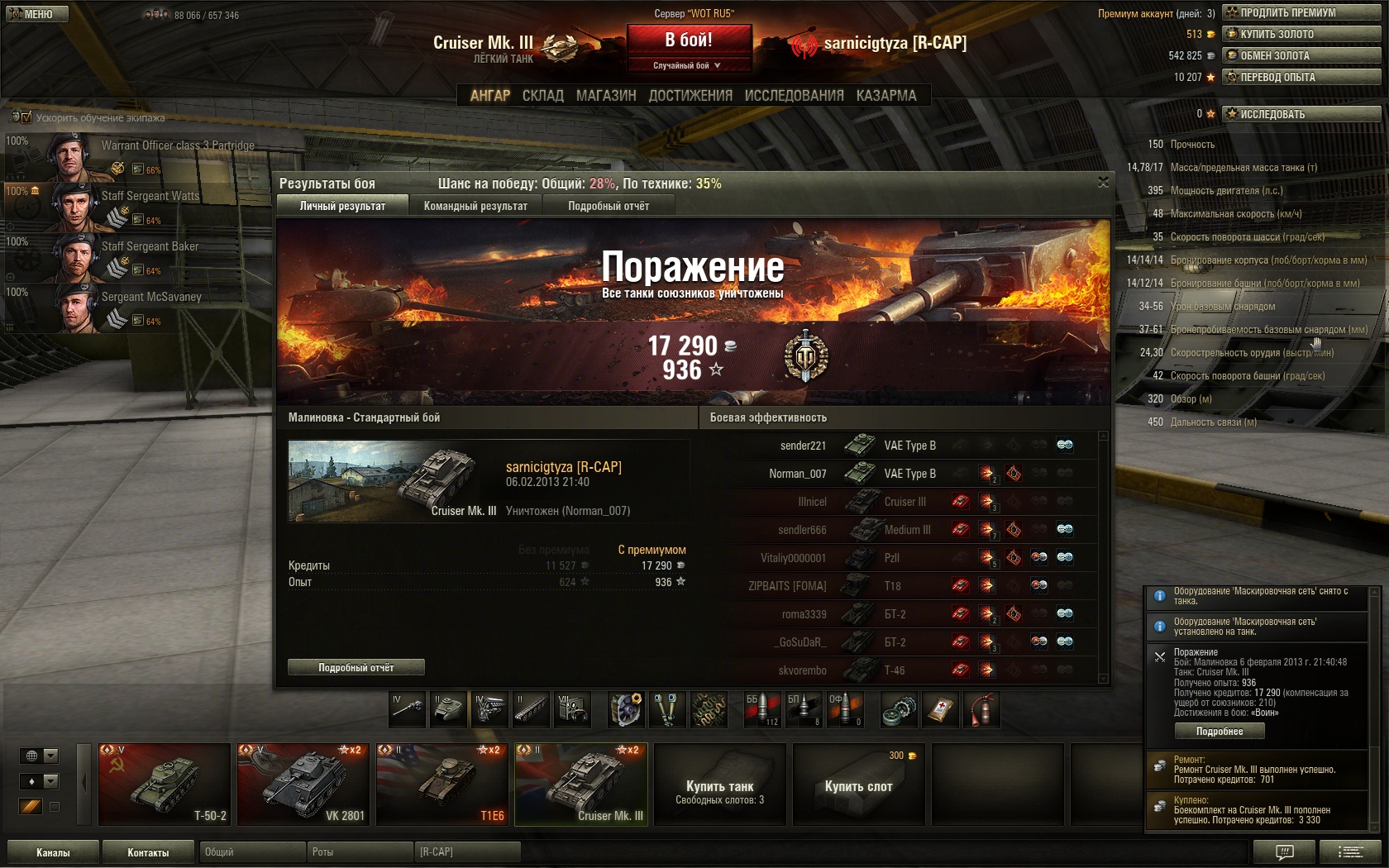The width and height of the screenshot is (1389, 868).
Task: Toggle Ускорить обучение экипажа checkbox
Action: pyautogui.click(x=26, y=117)
